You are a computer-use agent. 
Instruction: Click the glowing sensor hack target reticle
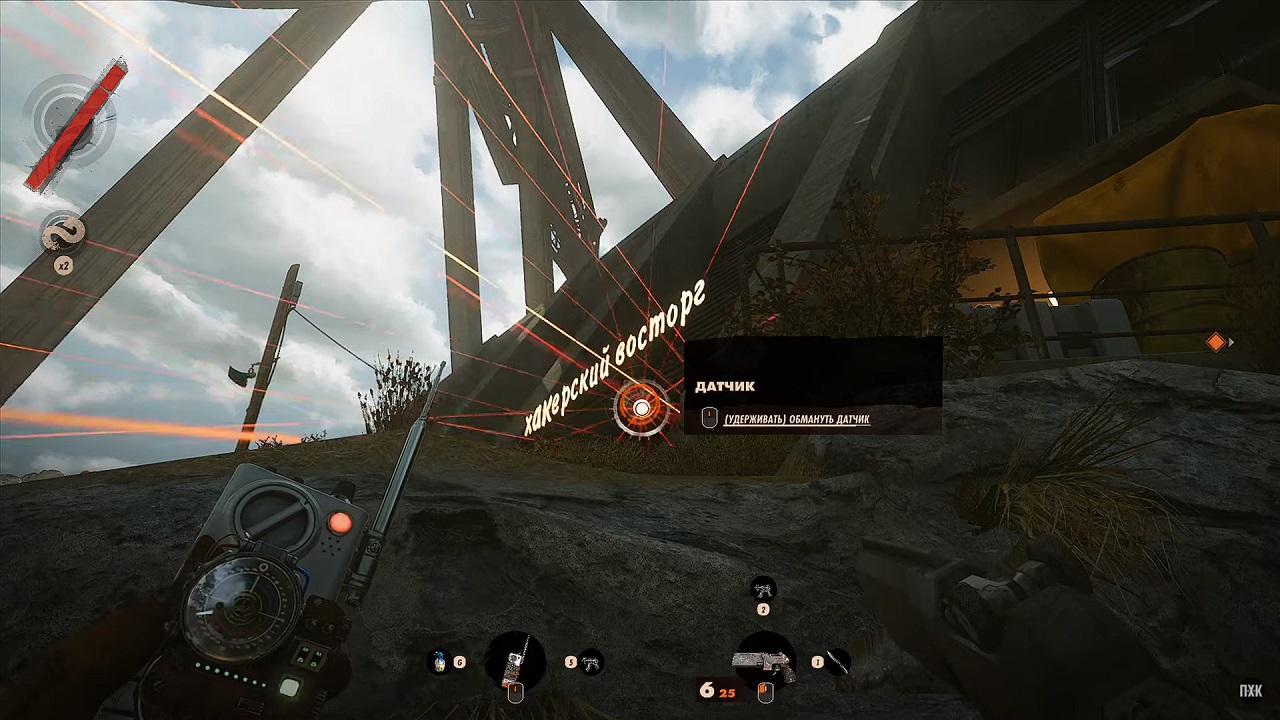[x=640, y=407]
